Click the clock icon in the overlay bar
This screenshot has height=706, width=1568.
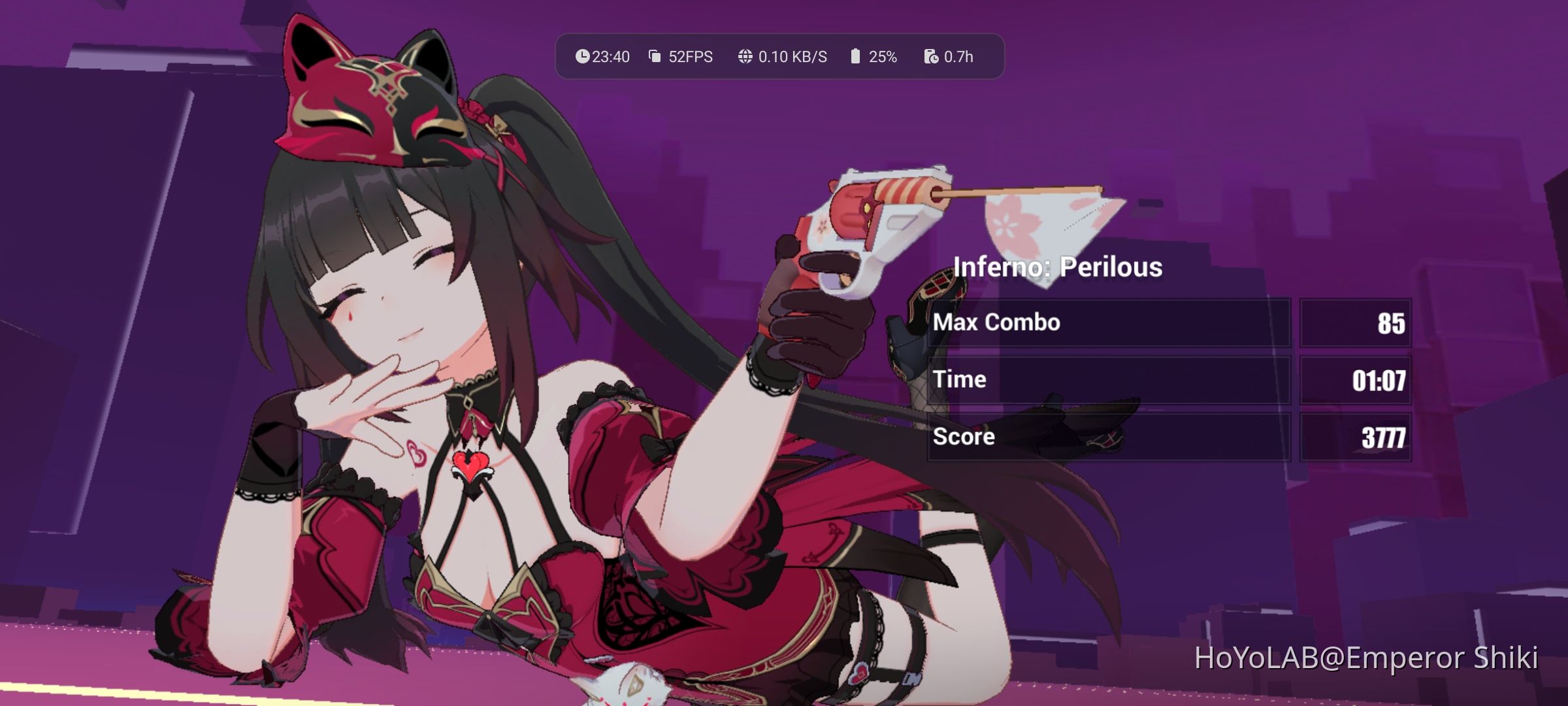[x=583, y=56]
